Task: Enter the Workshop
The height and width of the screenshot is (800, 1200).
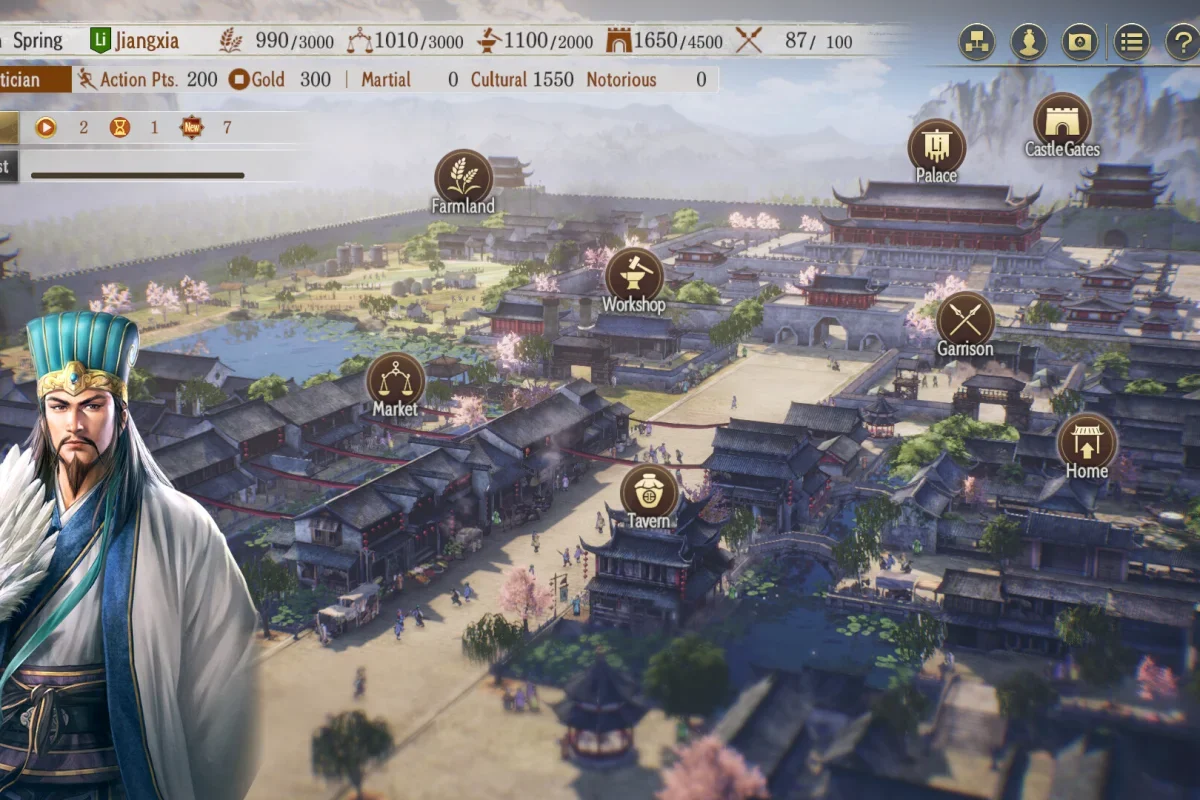Action: (633, 274)
